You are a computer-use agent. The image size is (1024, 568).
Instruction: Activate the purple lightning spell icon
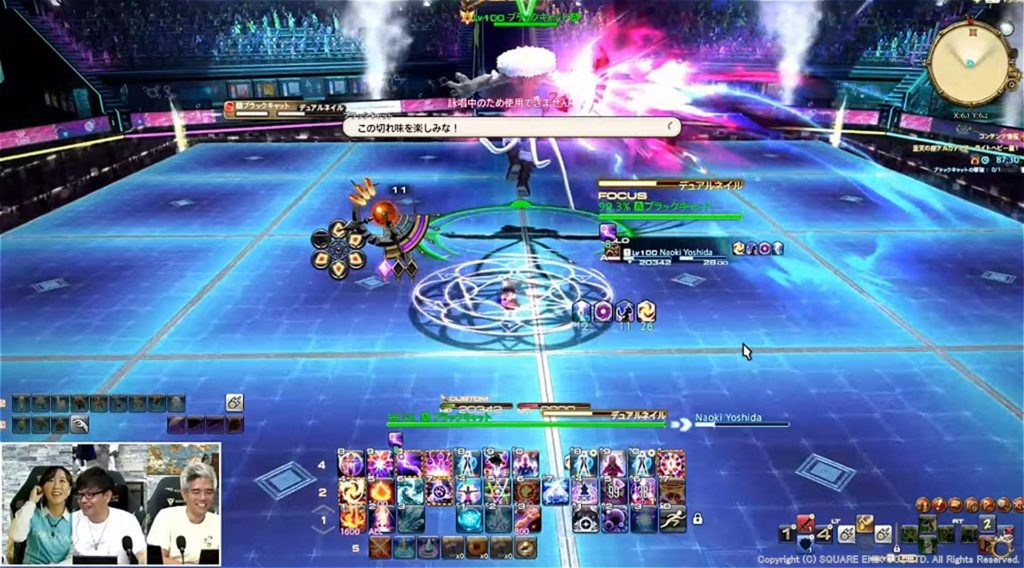pyautogui.click(x=410, y=464)
